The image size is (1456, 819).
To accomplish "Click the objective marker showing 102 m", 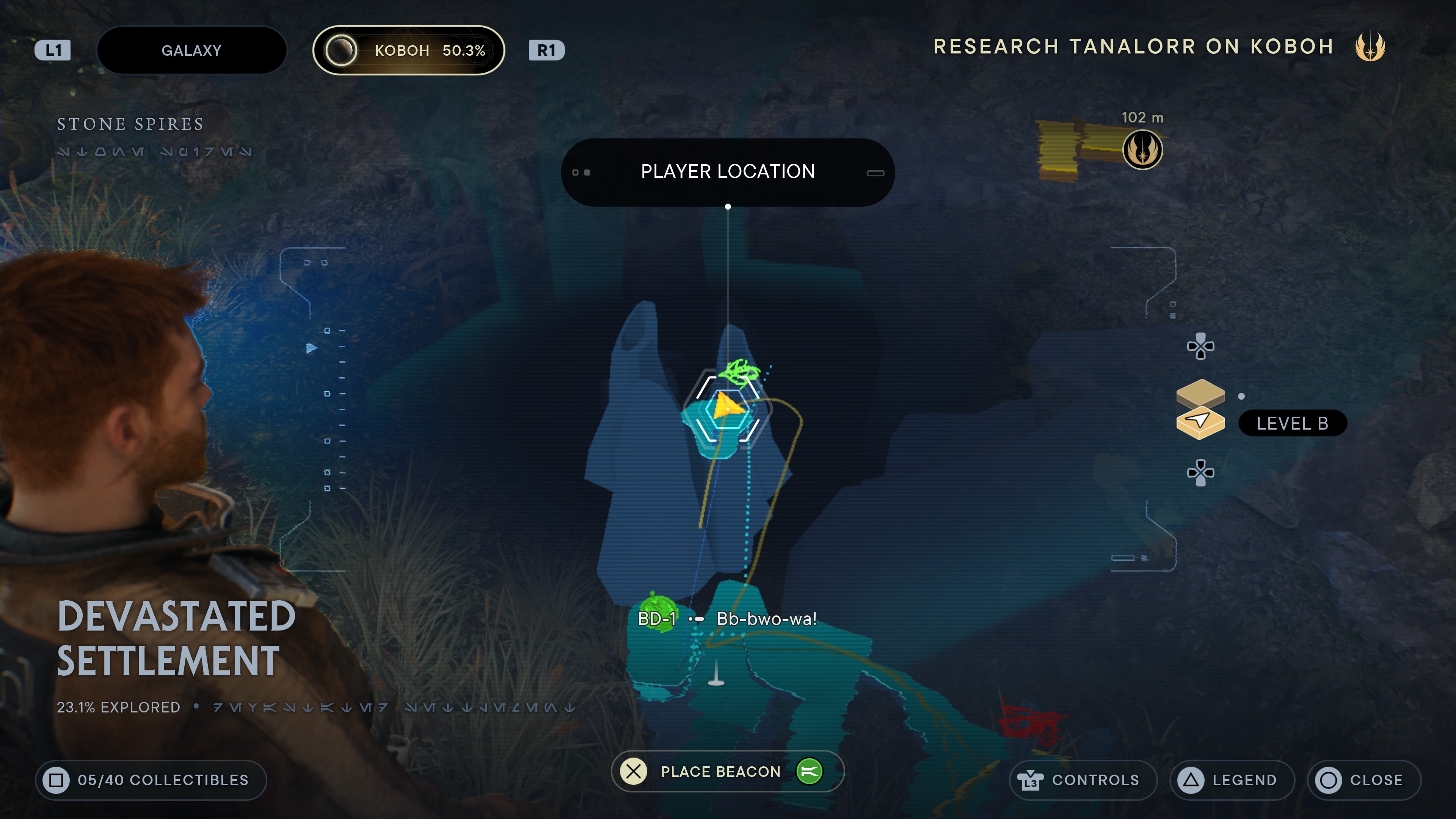I will coord(1142,150).
